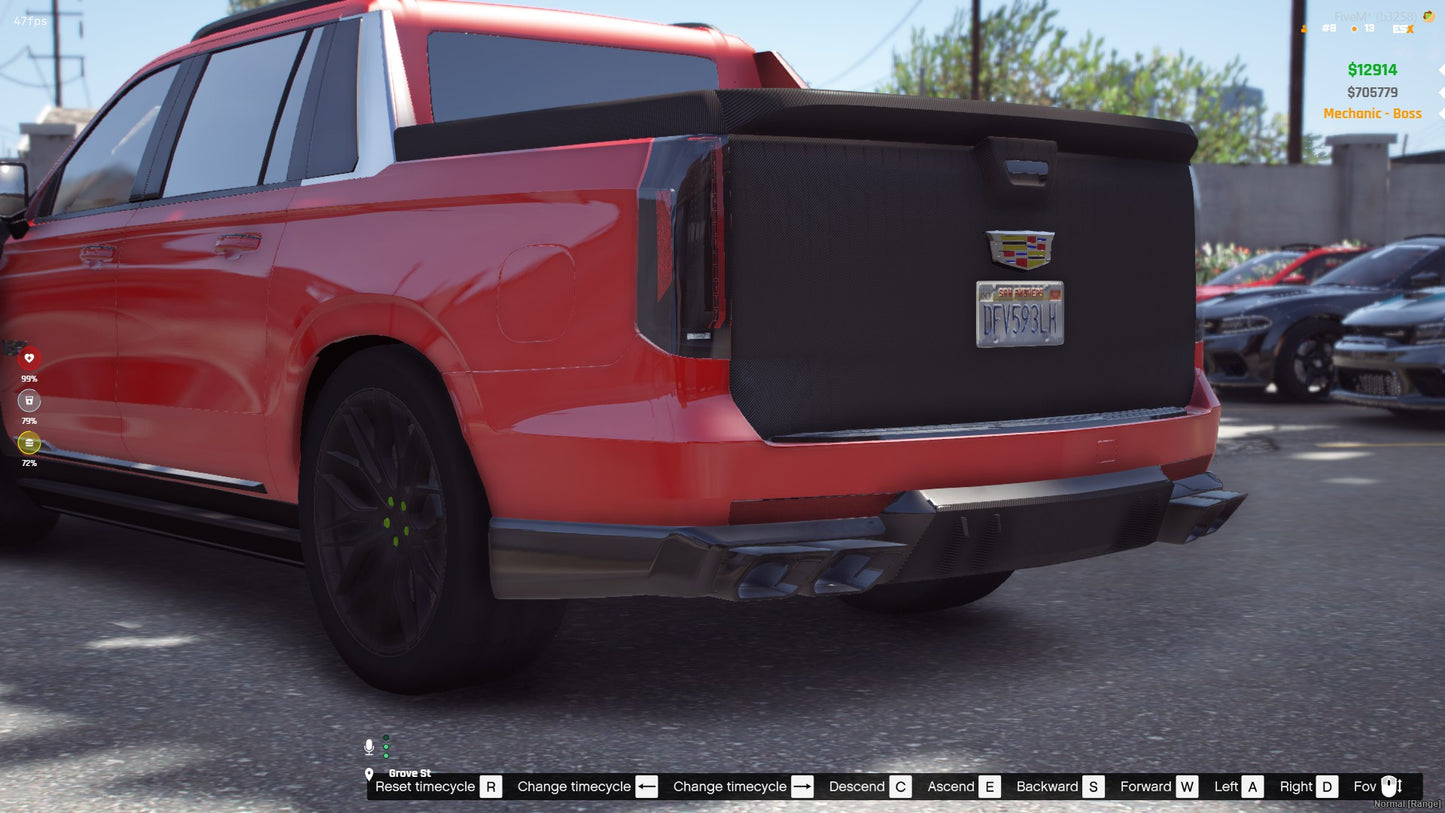Click the green $12914 cash amount

1372,69
